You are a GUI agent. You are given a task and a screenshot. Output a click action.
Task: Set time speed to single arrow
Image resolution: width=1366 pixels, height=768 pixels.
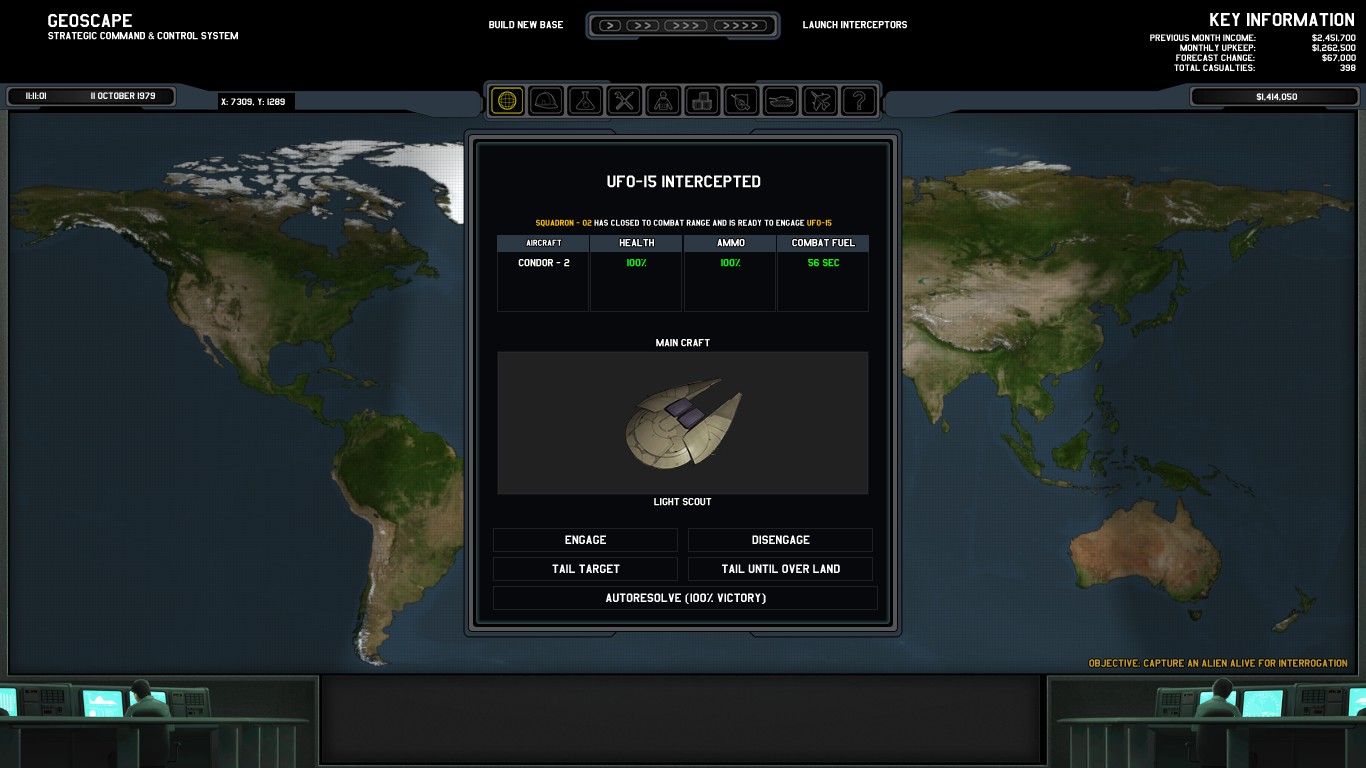610,25
